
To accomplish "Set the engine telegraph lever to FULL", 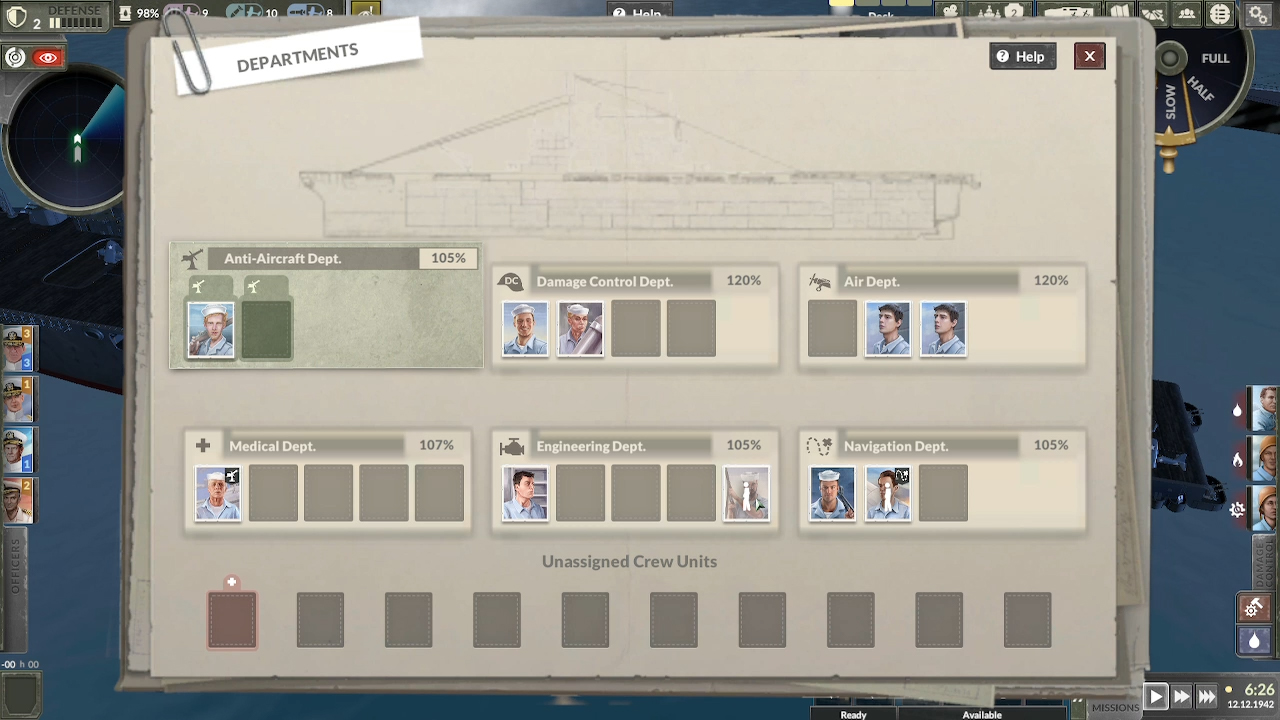I will (x=1215, y=58).
